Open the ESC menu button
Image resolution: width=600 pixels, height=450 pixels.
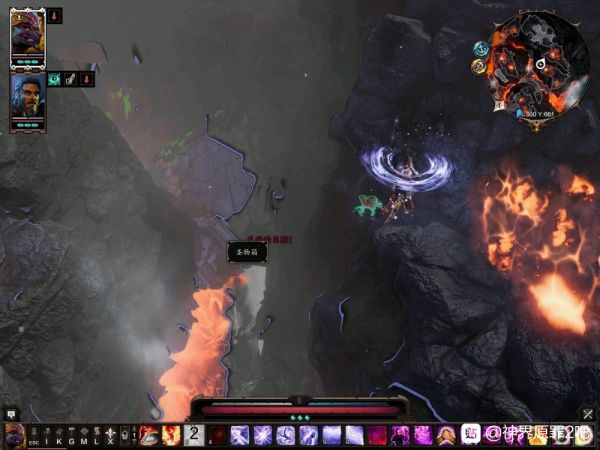coord(34,436)
